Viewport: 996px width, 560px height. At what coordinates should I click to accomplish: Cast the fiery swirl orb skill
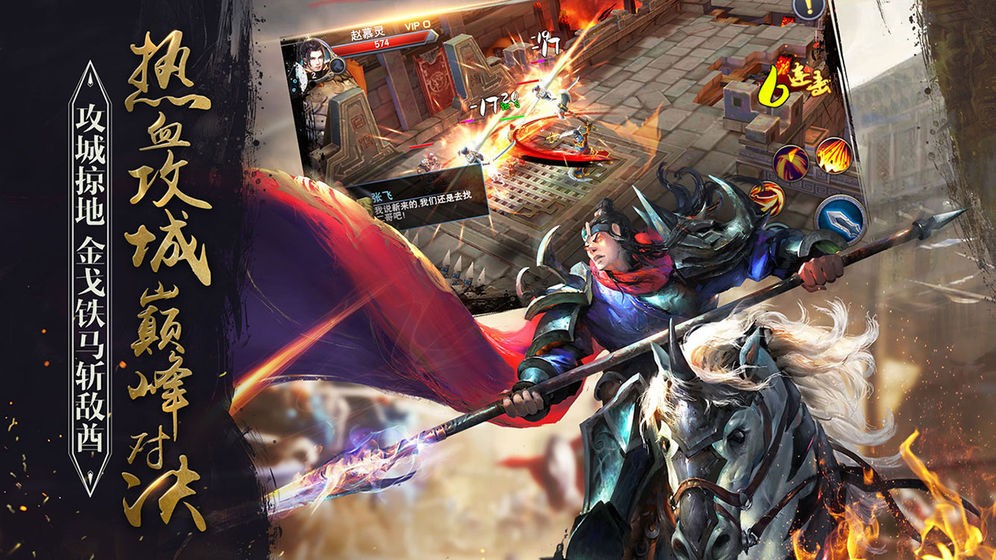[765, 196]
